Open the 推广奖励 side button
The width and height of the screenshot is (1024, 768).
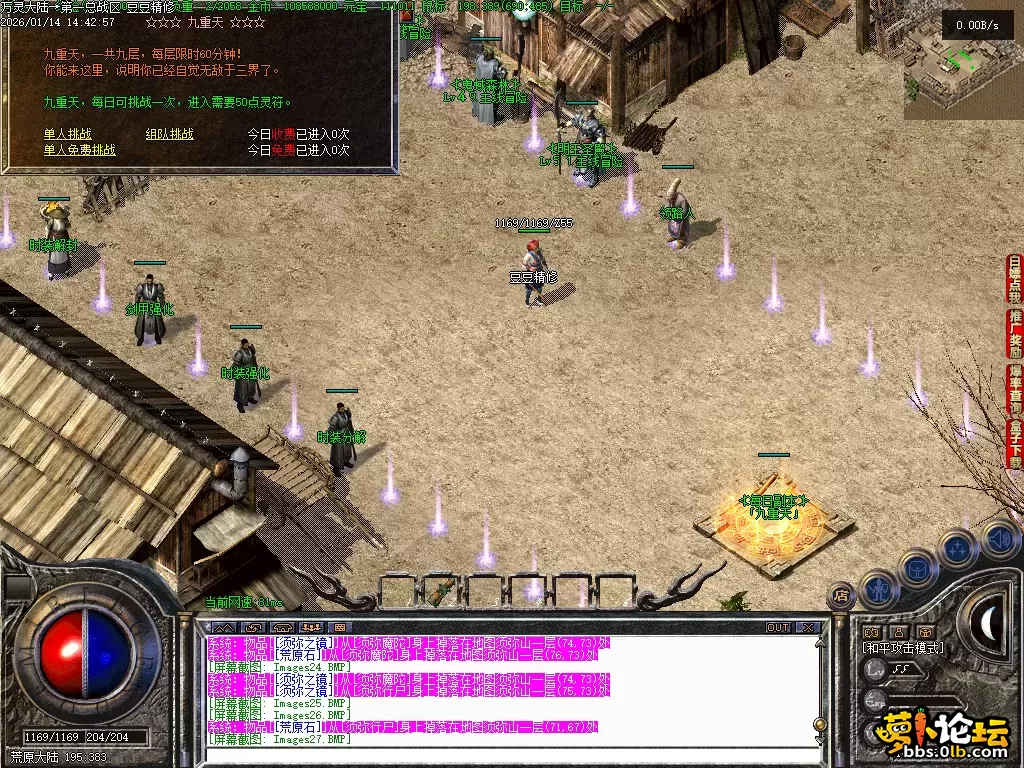click(1015, 334)
